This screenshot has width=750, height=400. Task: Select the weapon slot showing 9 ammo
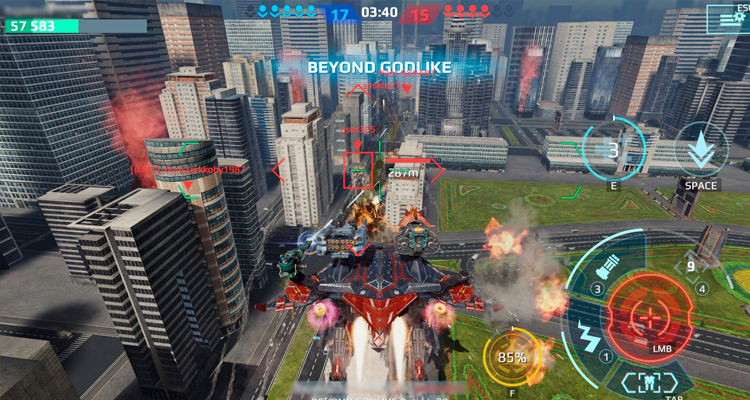tap(690, 268)
